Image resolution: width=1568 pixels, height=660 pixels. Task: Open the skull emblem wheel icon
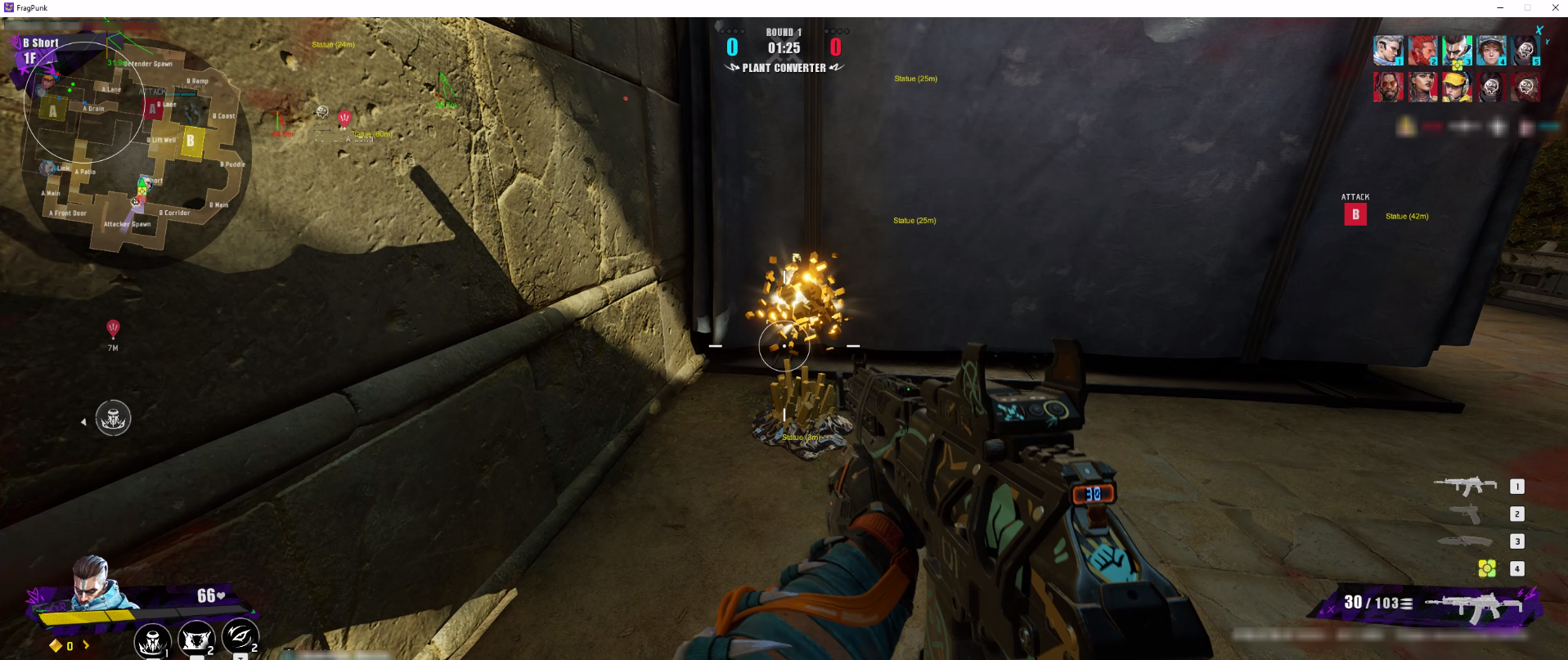[x=113, y=419]
